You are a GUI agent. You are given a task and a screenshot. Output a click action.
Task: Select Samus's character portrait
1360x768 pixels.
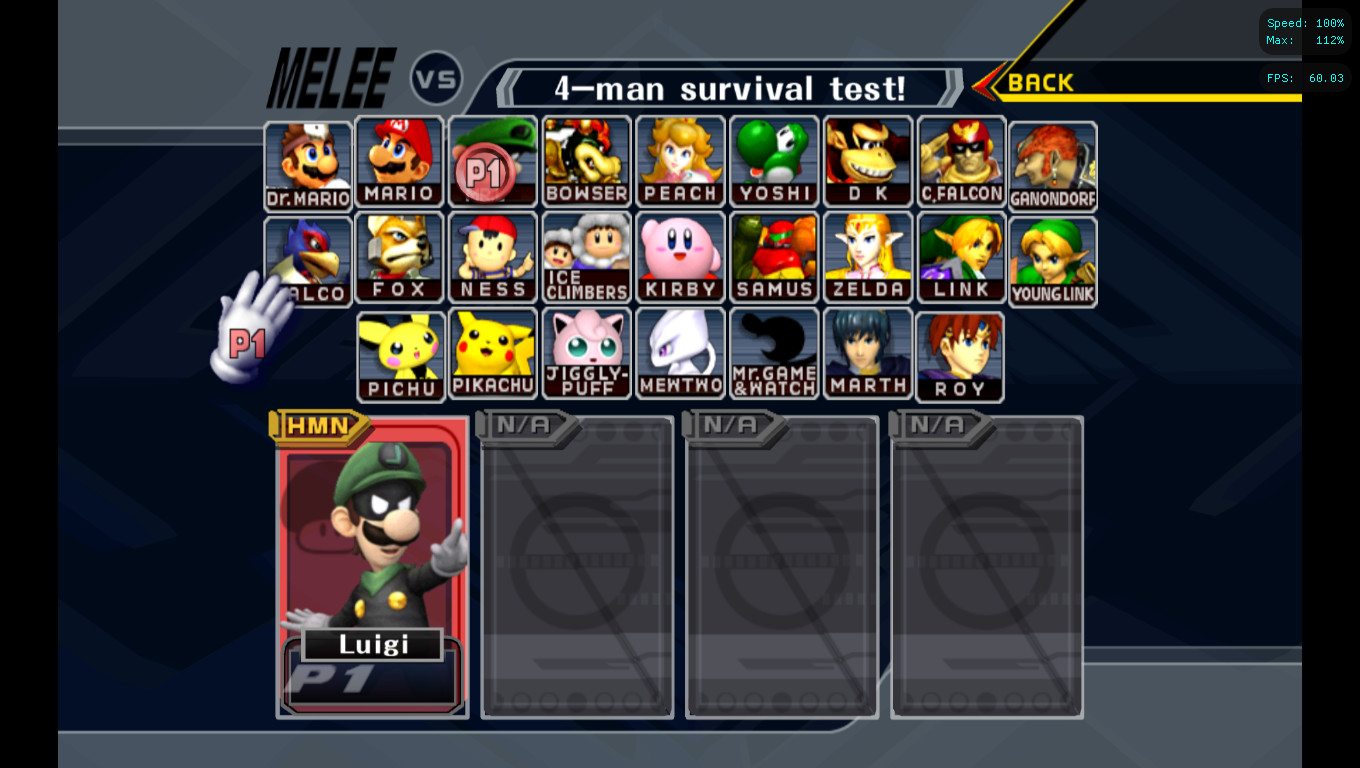[774, 256]
